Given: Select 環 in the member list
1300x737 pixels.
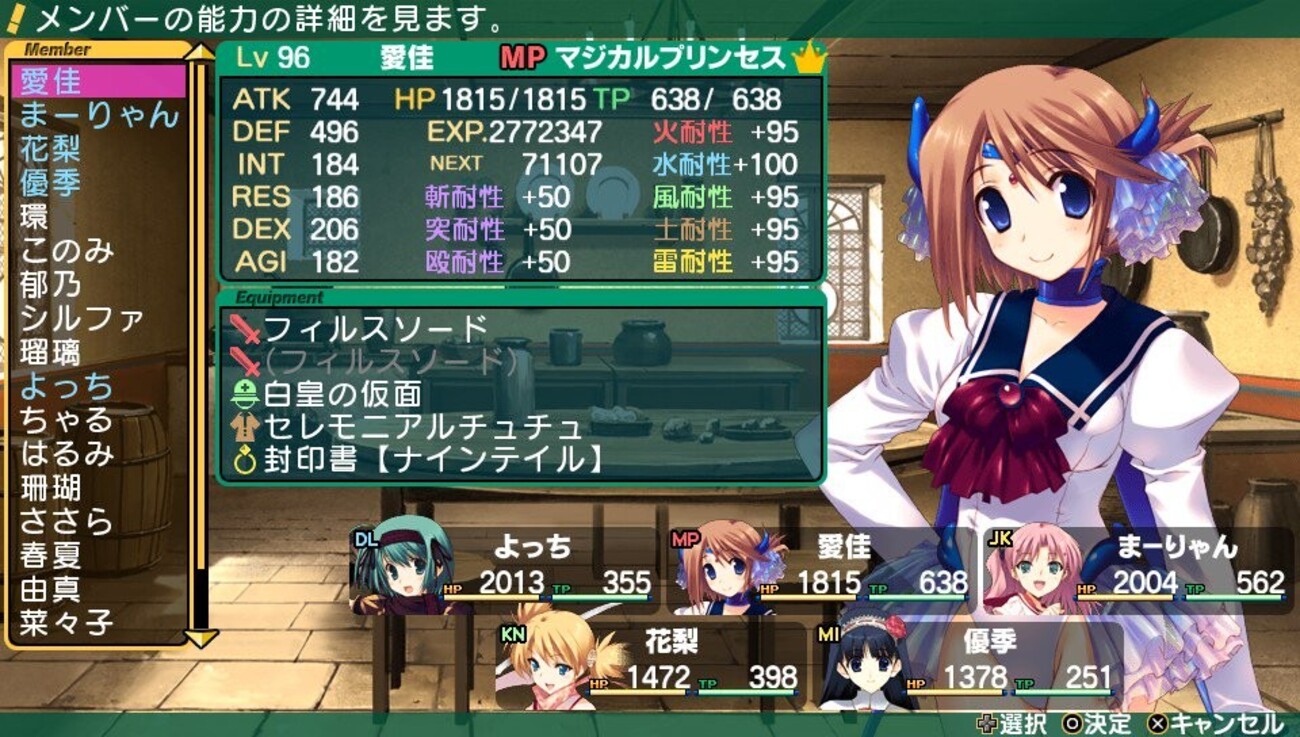Looking at the screenshot, I should [36, 217].
